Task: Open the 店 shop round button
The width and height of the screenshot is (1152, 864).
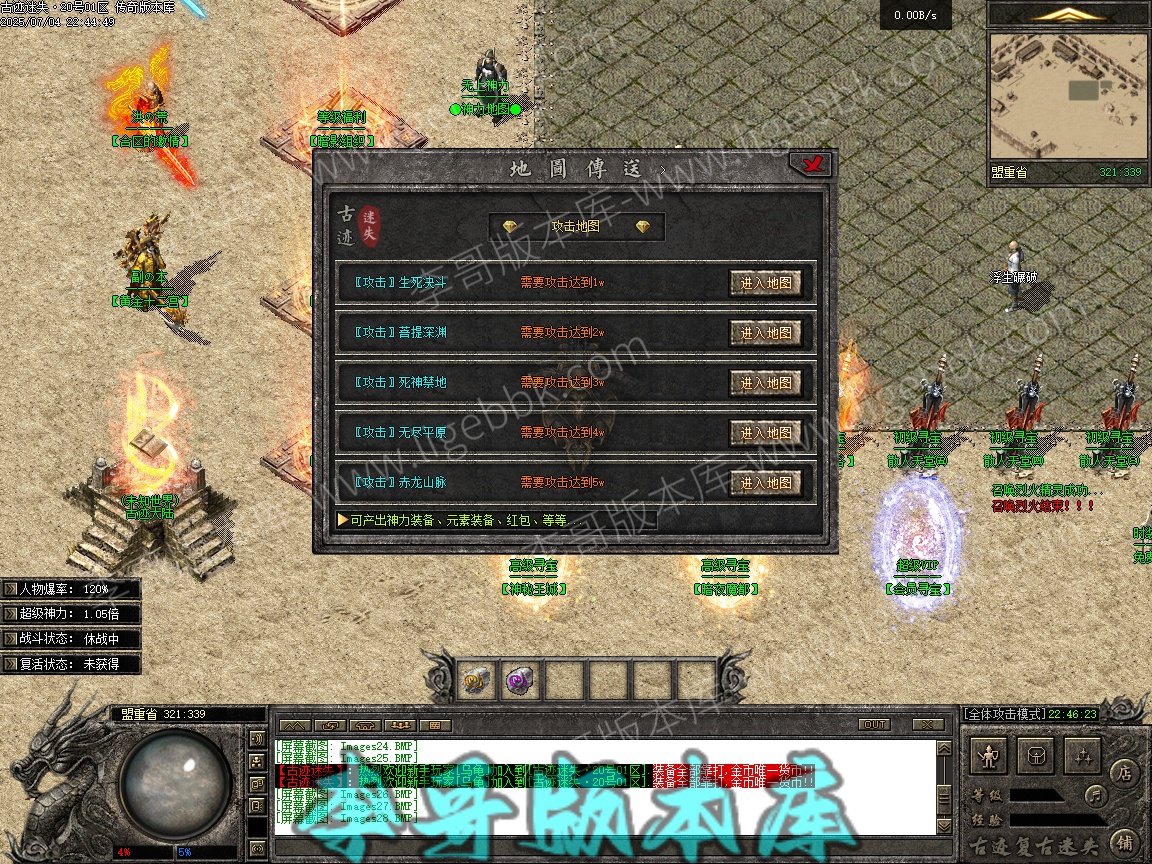Action: click(1124, 773)
